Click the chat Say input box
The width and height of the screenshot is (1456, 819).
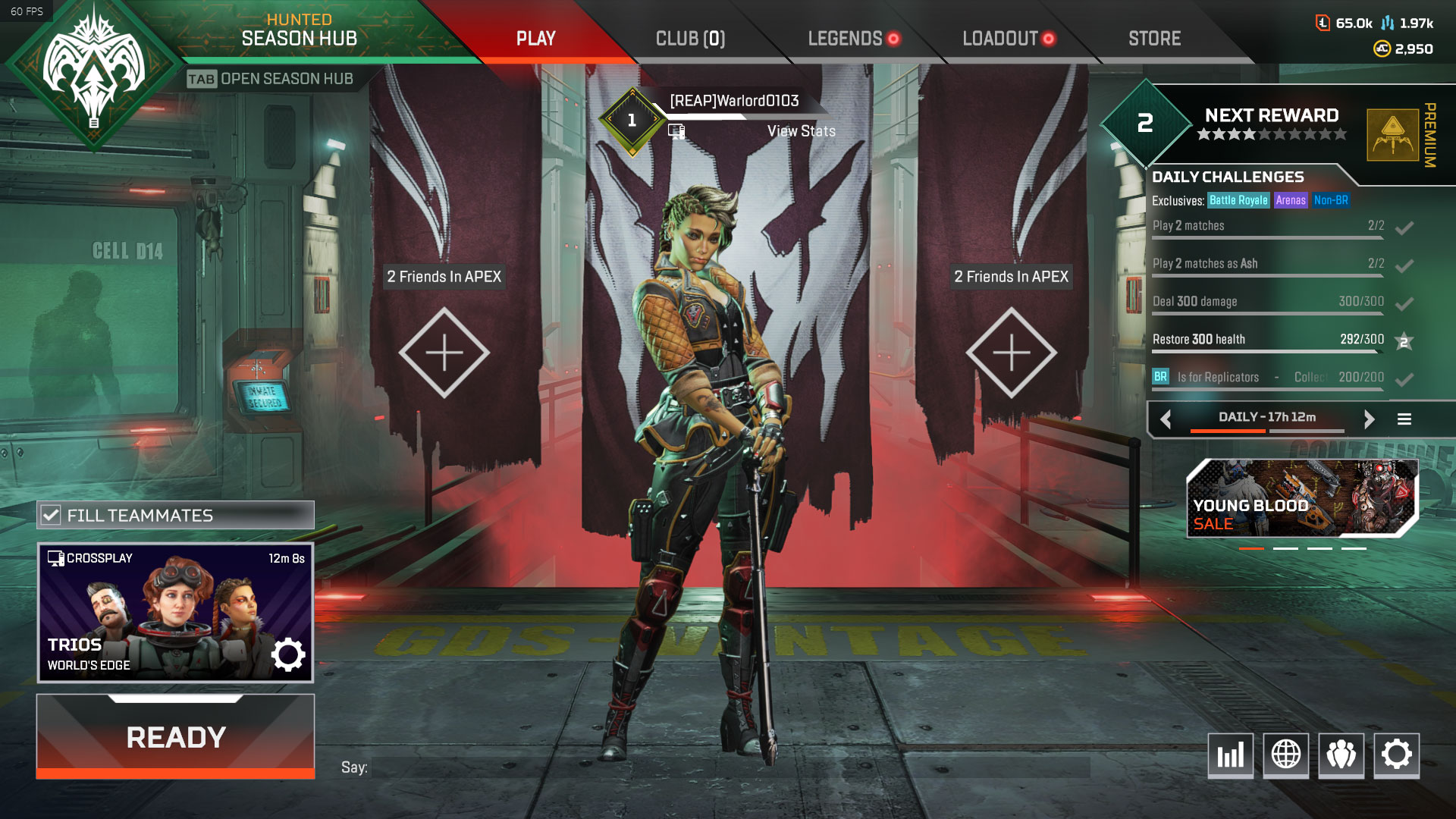(x=730, y=767)
